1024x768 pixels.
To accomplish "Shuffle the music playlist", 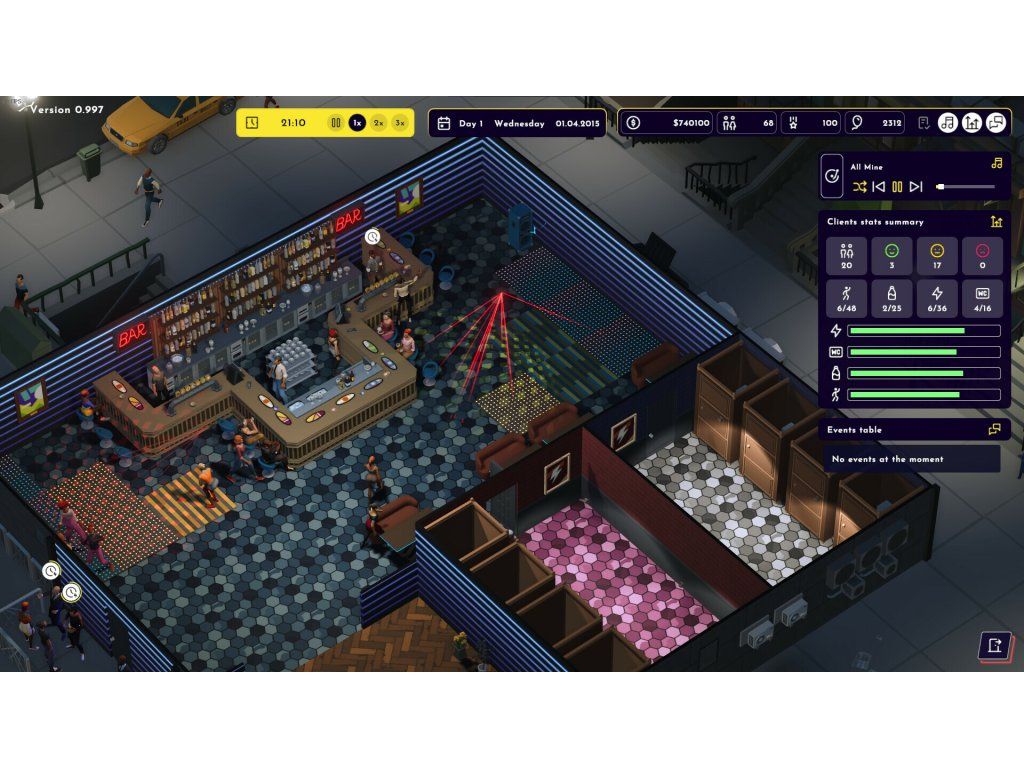I will tap(859, 187).
